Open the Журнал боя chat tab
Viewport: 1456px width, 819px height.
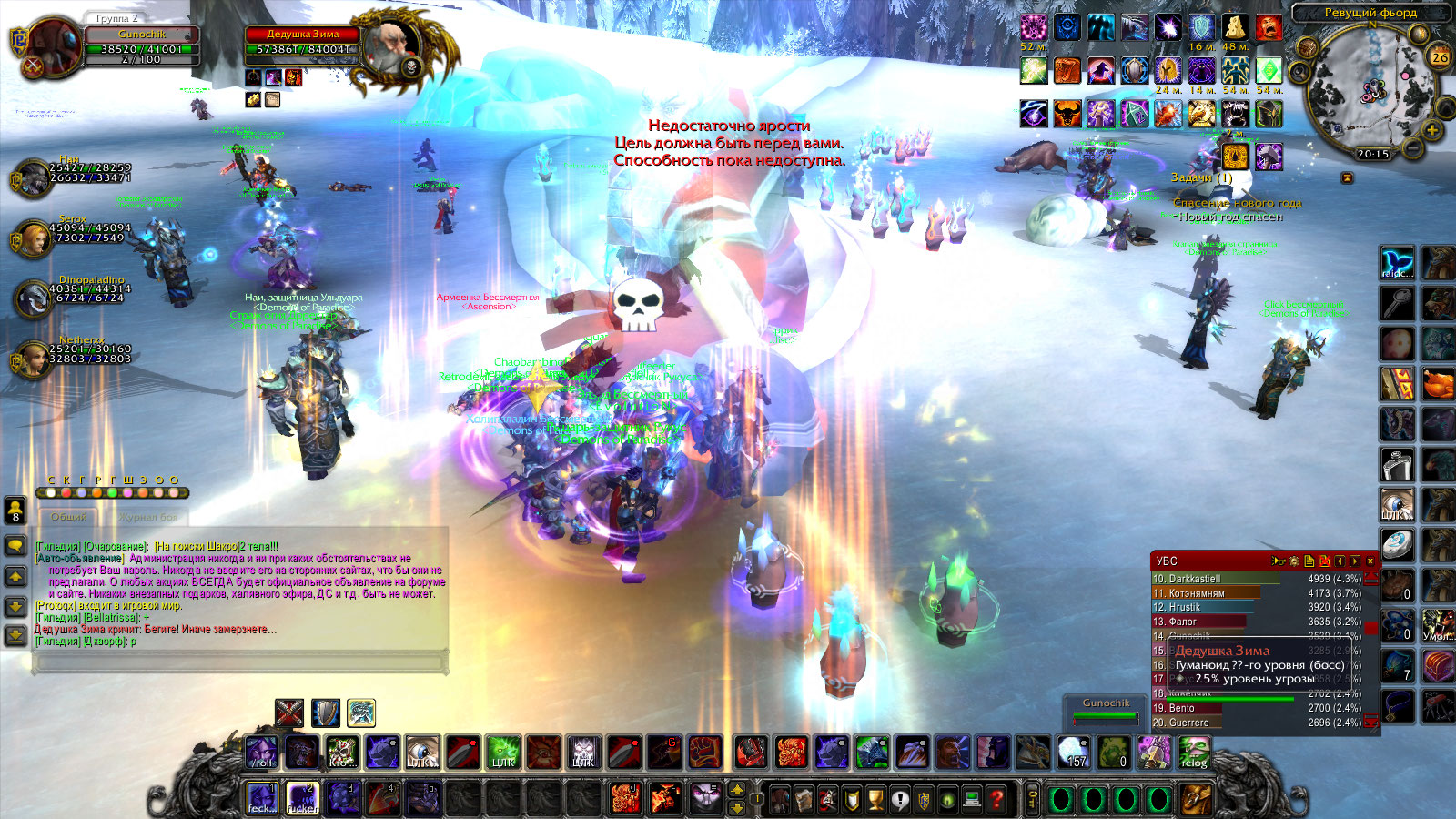[x=149, y=517]
